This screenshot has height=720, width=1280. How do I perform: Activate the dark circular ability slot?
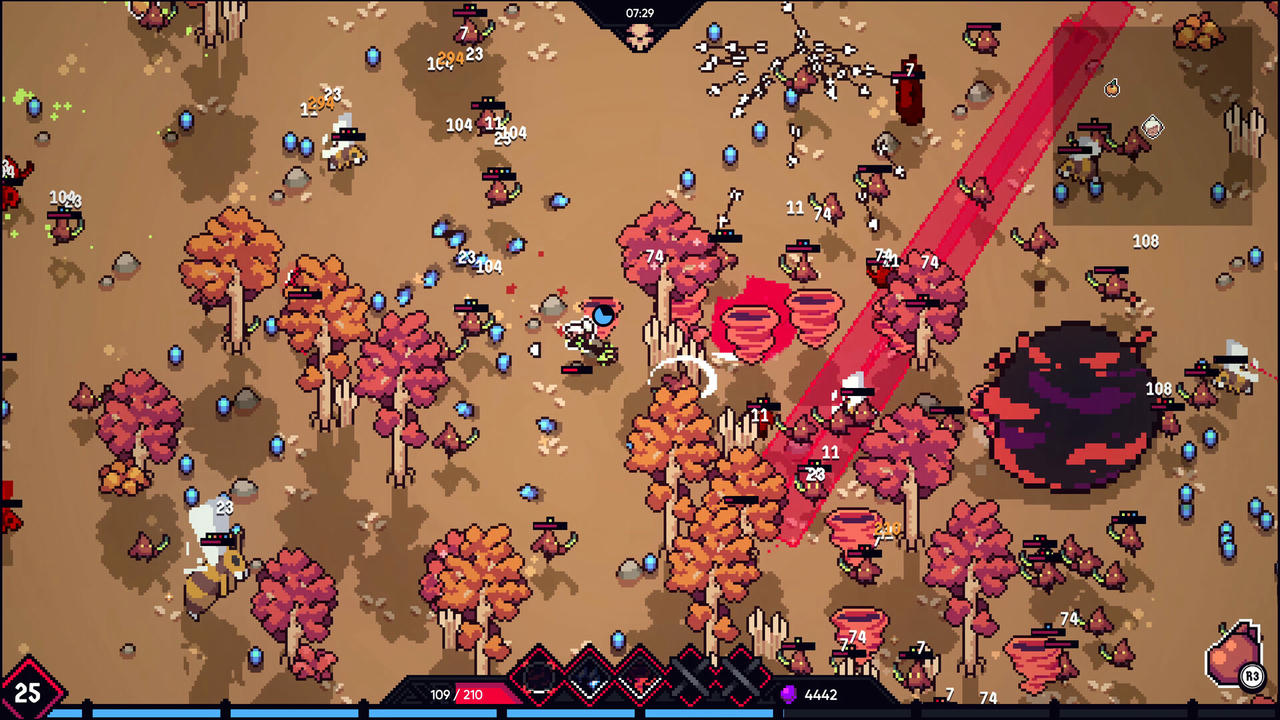538,677
